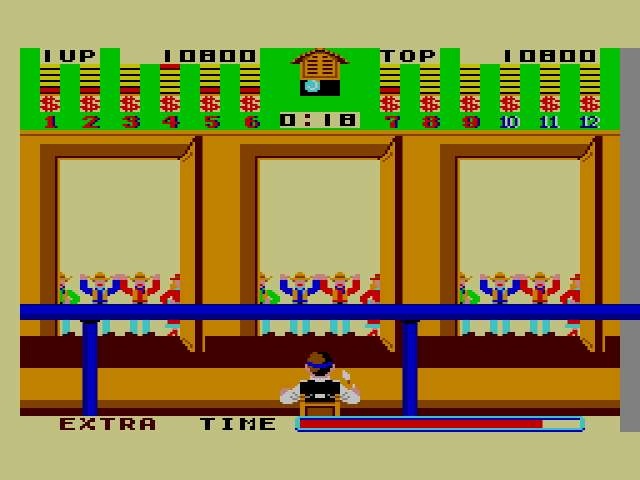Select door 4's deposit indicator

coord(170,102)
